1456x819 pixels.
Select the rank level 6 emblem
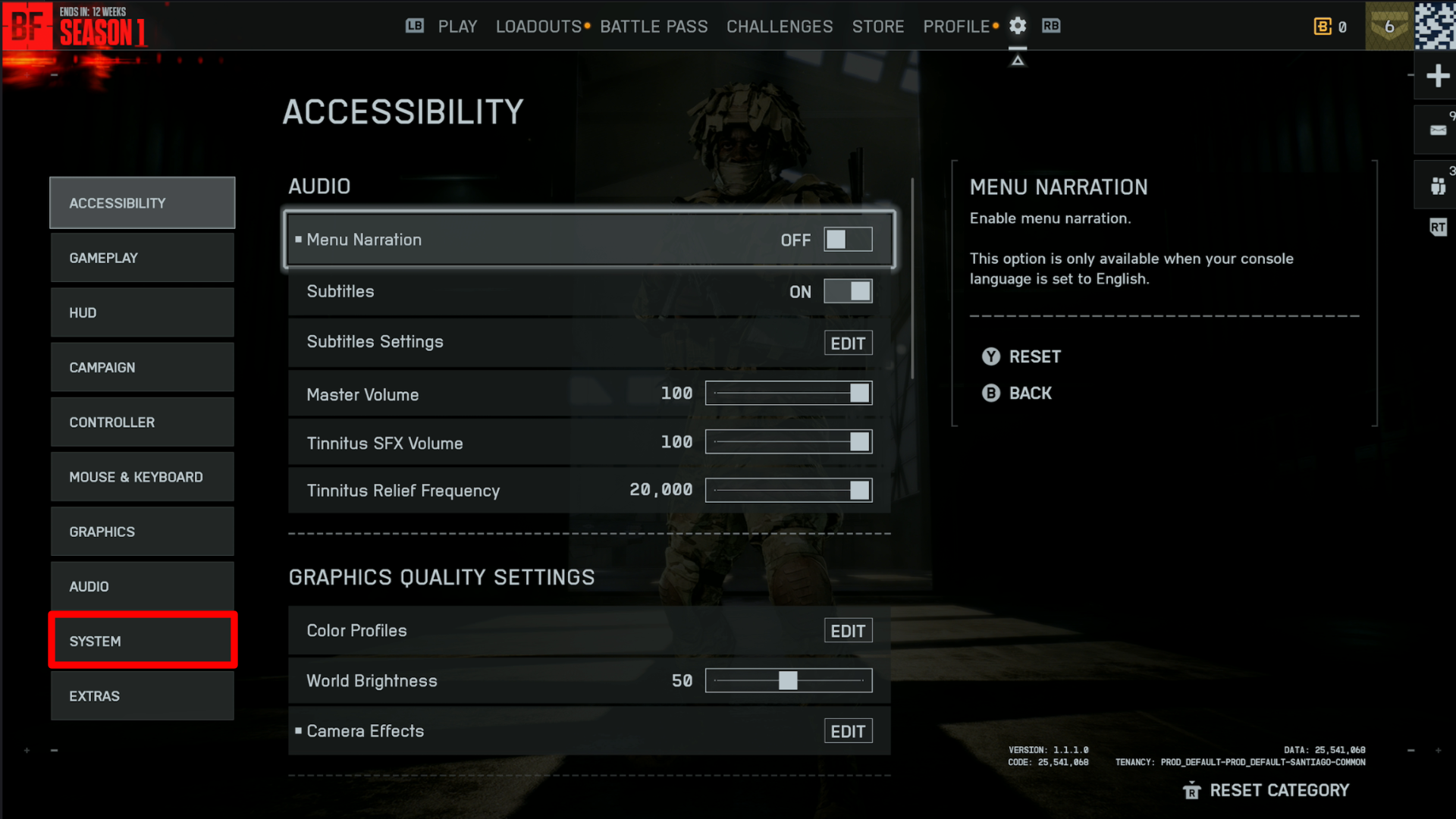coord(1389,26)
